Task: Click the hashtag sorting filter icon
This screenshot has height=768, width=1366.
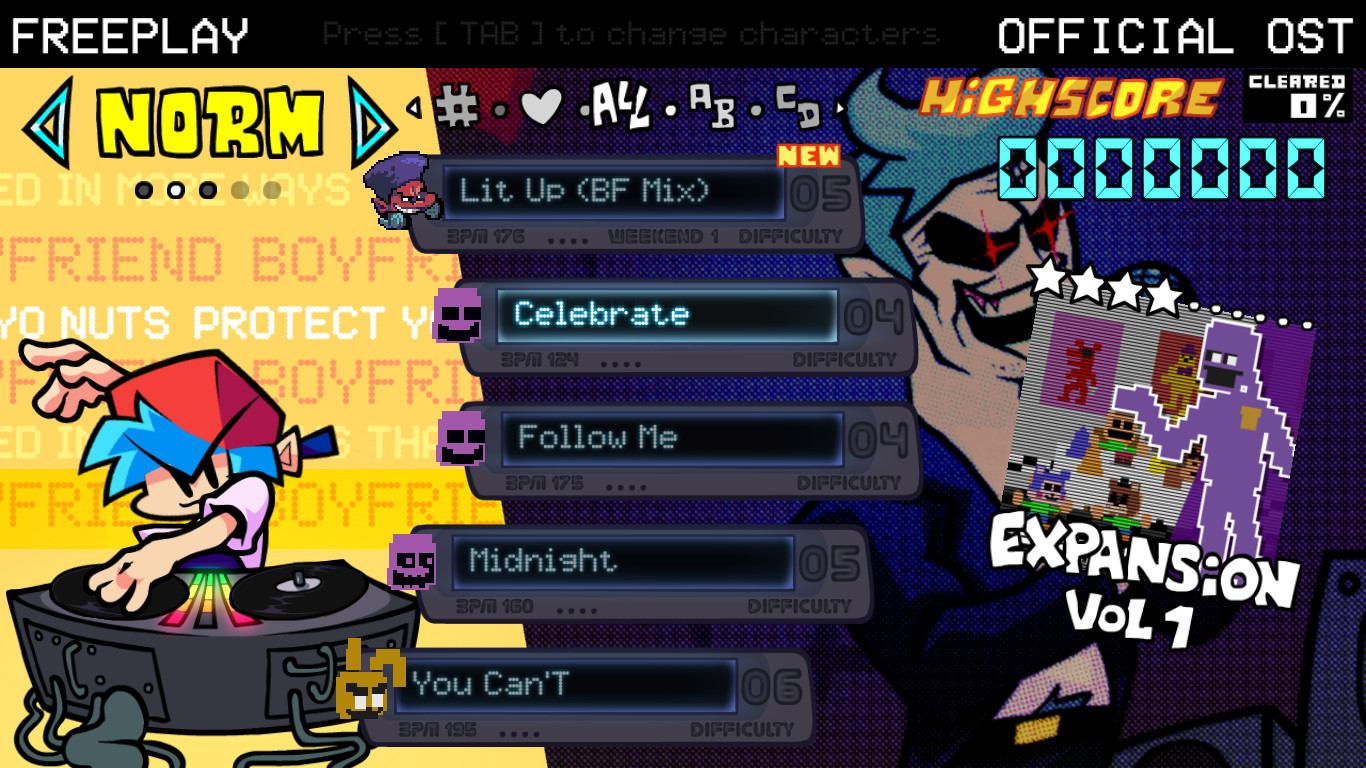Action: (x=457, y=105)
